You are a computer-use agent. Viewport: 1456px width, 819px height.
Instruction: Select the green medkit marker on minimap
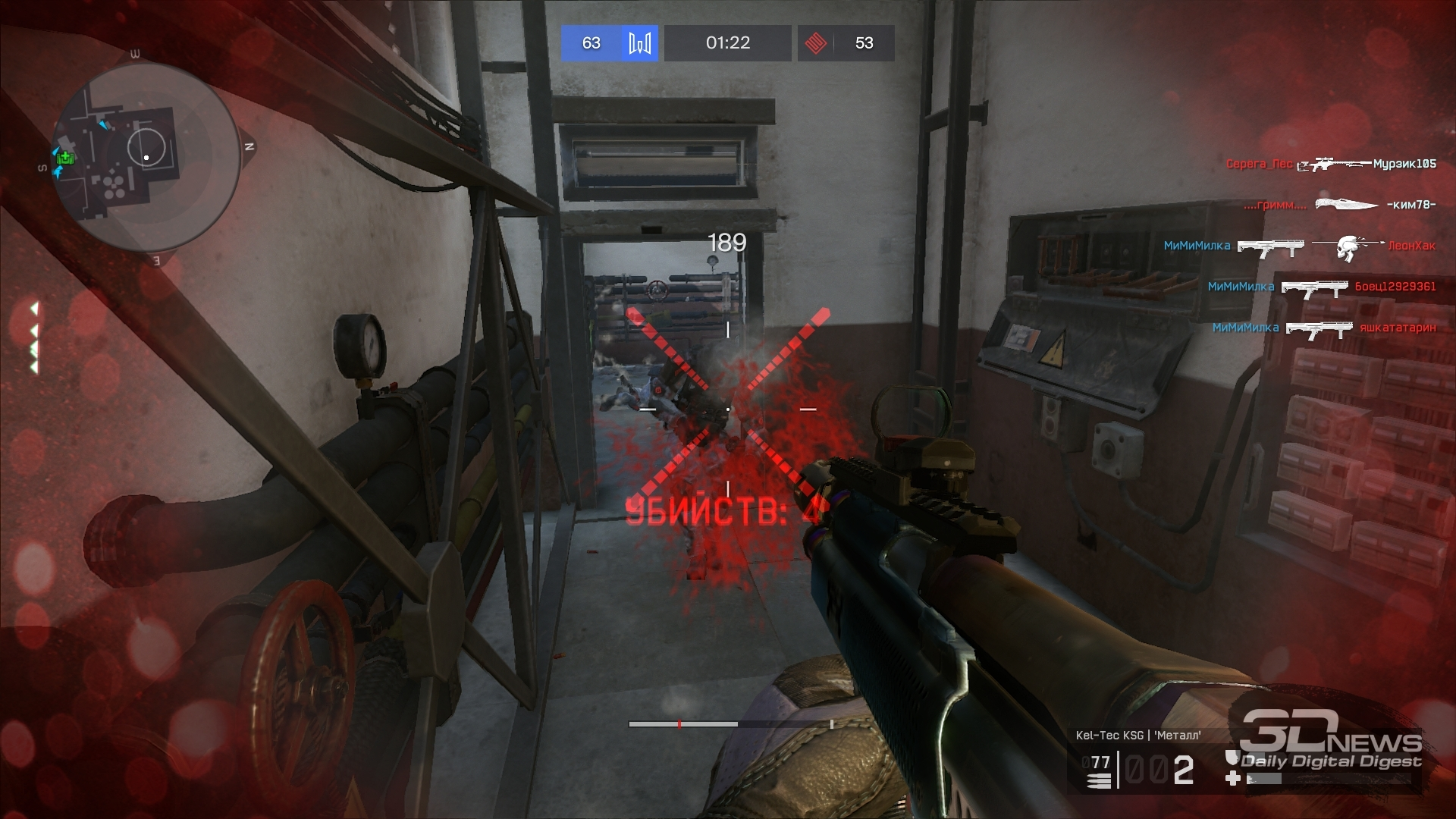coord(66,158)
